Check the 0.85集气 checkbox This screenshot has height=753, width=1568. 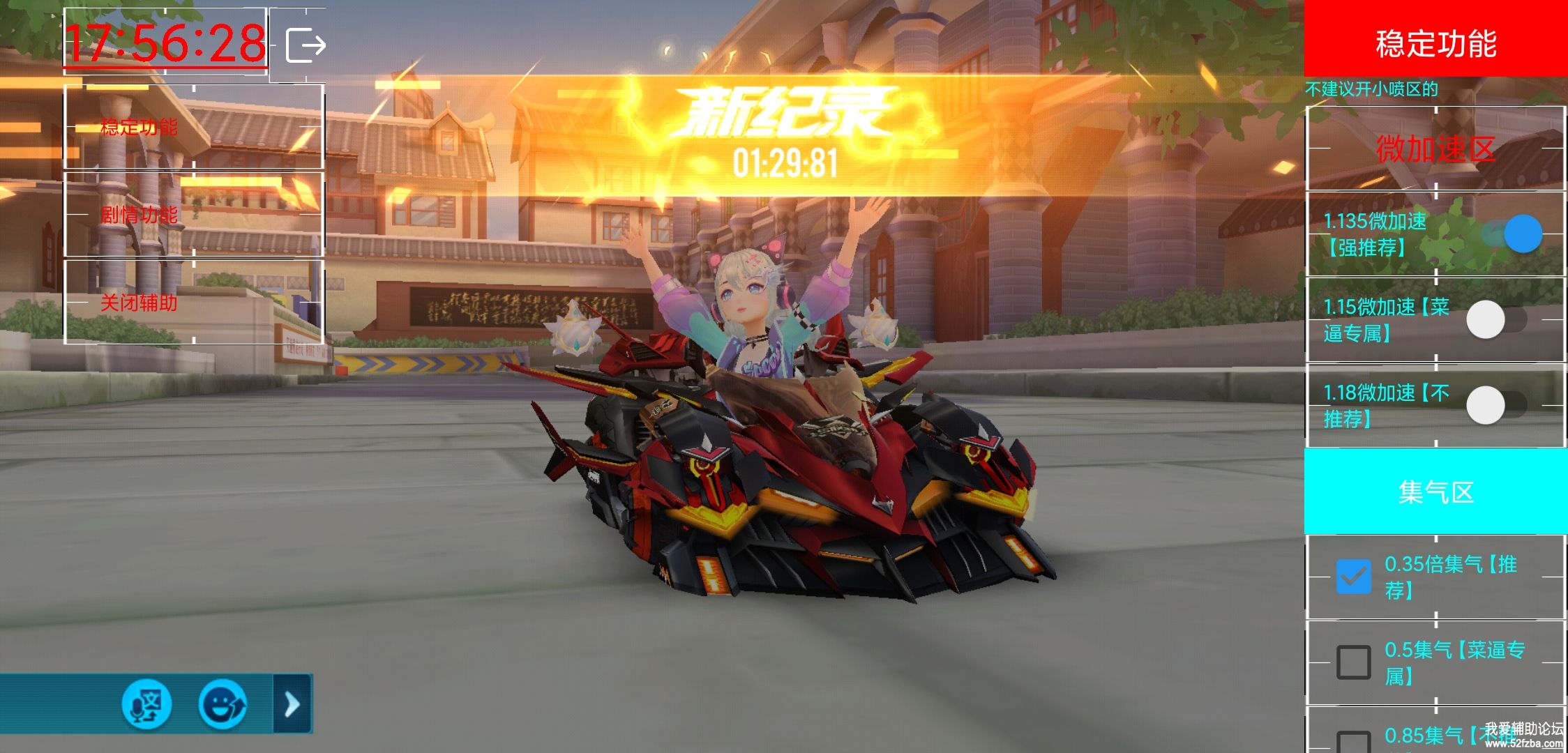[1353, 742]
